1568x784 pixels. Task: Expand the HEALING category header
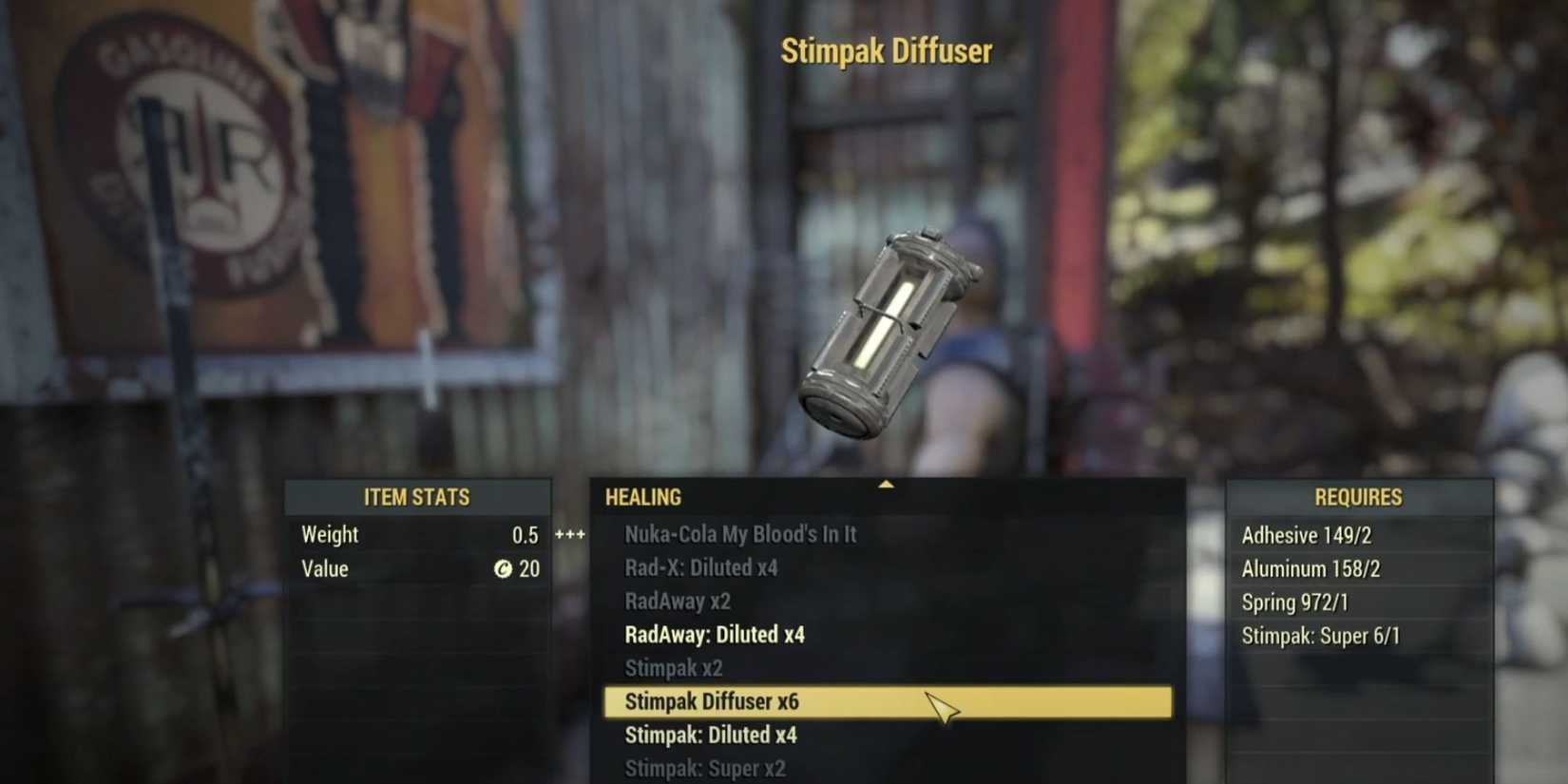point(643,497)
